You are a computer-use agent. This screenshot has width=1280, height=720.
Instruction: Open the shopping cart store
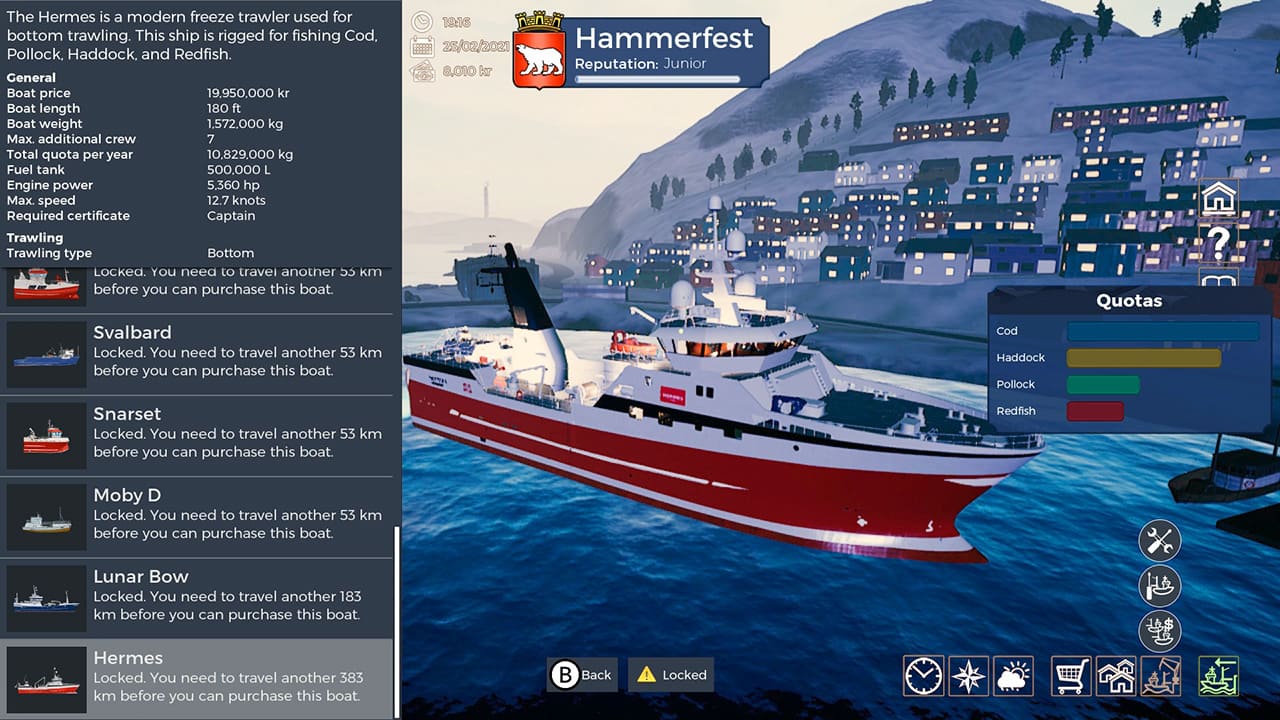(1069, 676)
